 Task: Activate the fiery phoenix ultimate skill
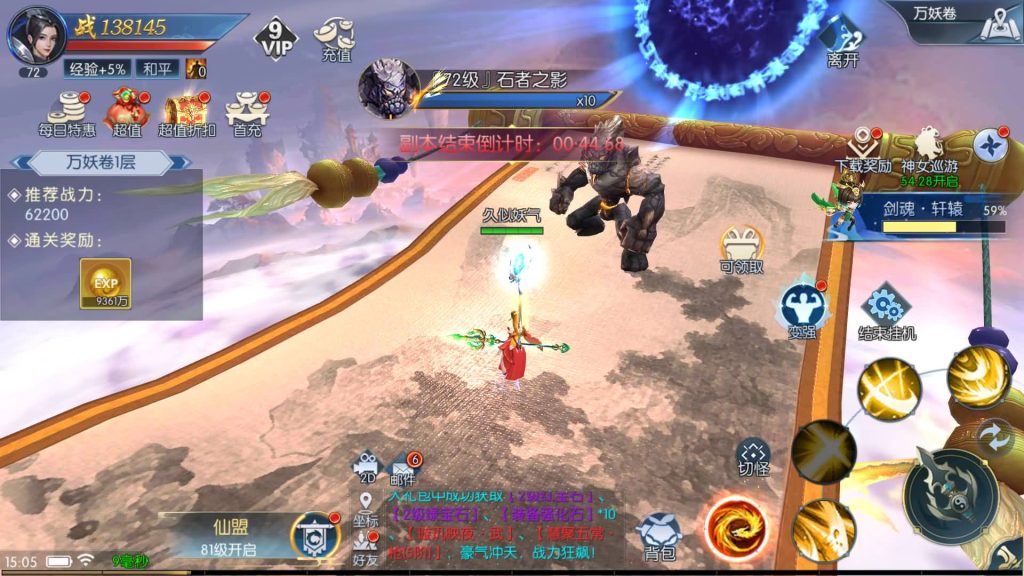click(736, 526)
